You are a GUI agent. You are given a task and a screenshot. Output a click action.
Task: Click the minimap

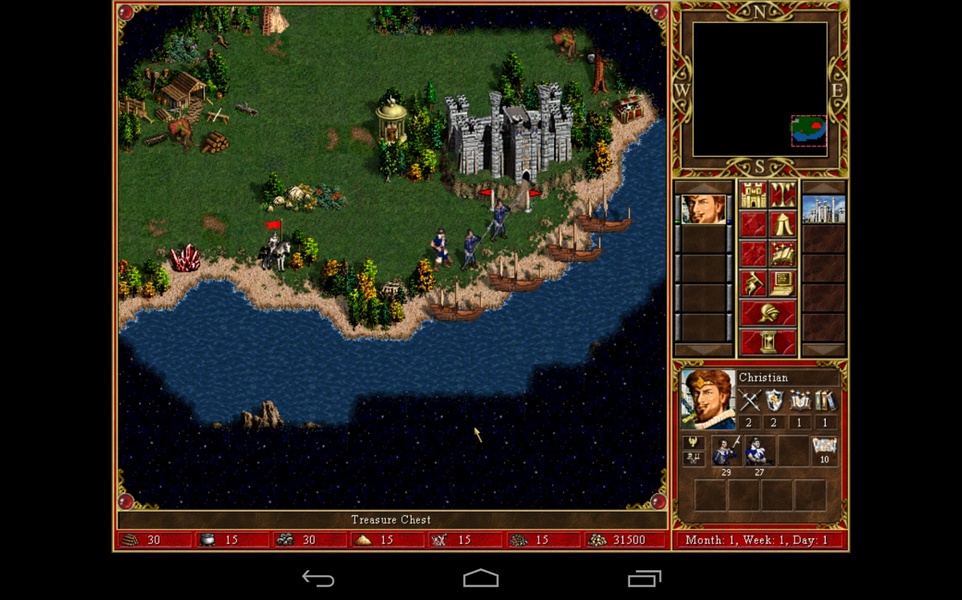click(x=760, y=88)
